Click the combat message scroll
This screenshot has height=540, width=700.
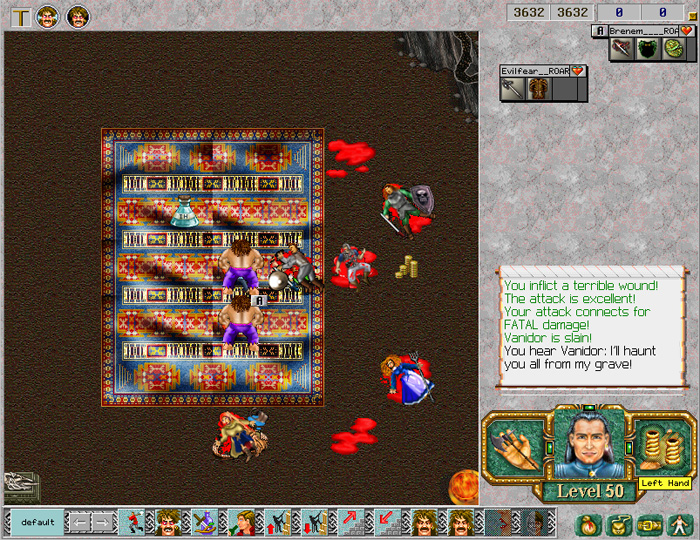[590, 327]
